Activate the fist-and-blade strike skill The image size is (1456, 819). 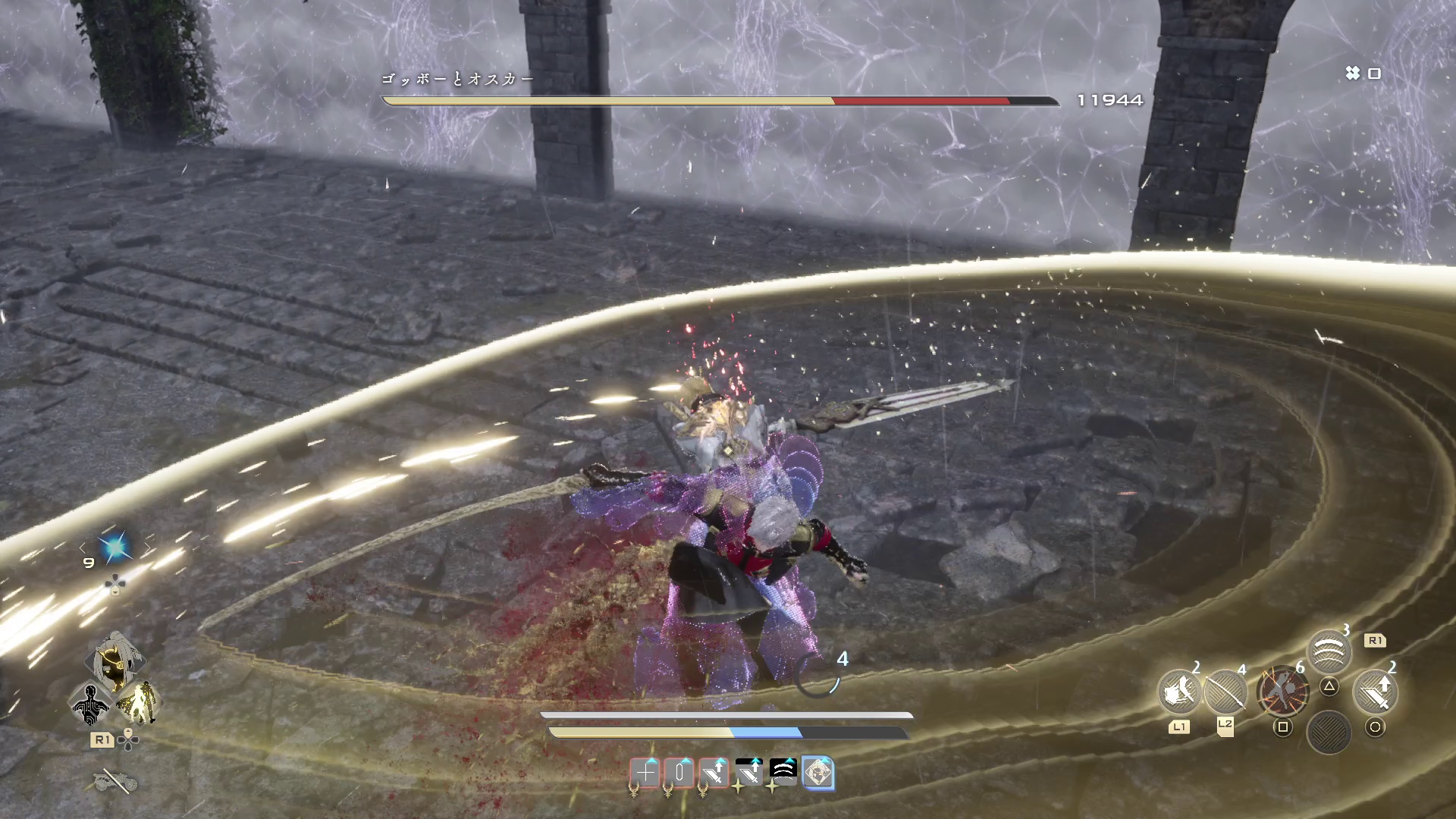pyautogui.click(x=1178, y=691)
